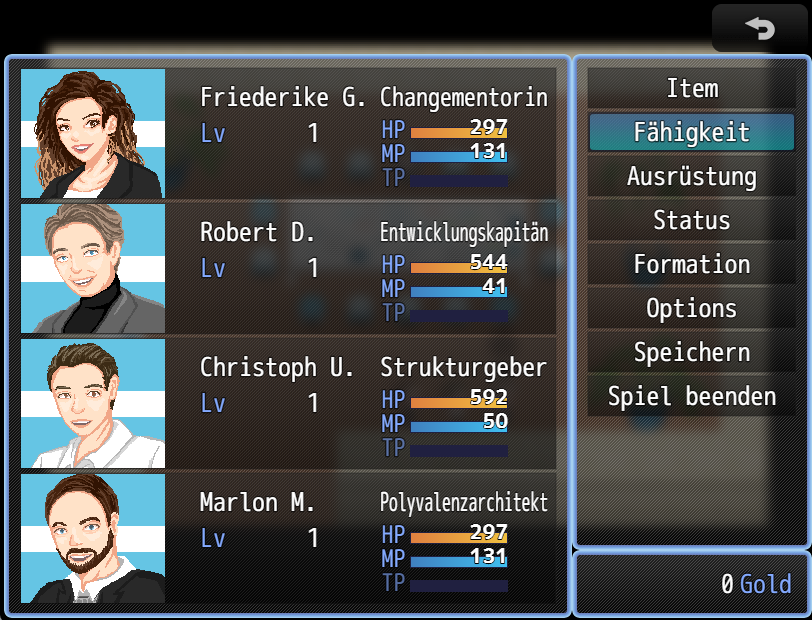Viewport: 812px width, 620px height.
Task: Select Marlon M. the Polyvalenzarchitekt
Action: pos(288,538)
